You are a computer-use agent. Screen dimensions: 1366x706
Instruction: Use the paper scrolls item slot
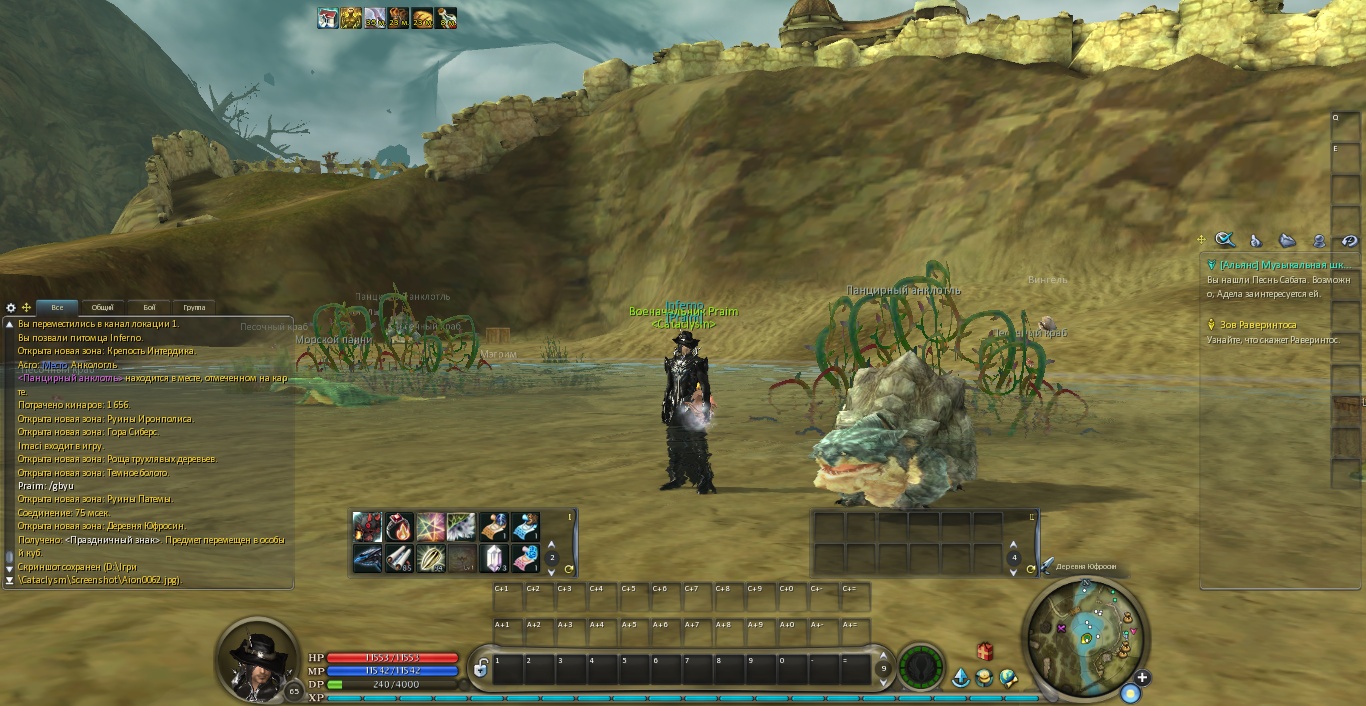(x=399, y=558)
